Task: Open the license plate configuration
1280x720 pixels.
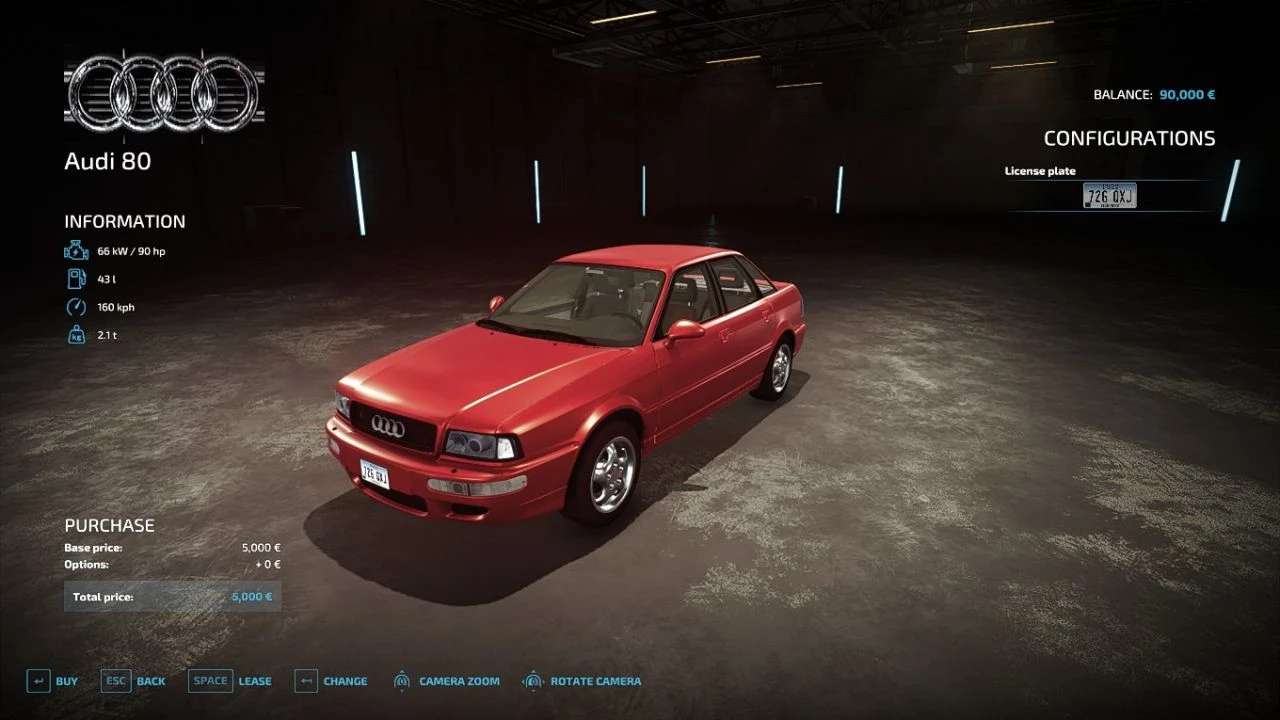Action: pos(1109,196)
